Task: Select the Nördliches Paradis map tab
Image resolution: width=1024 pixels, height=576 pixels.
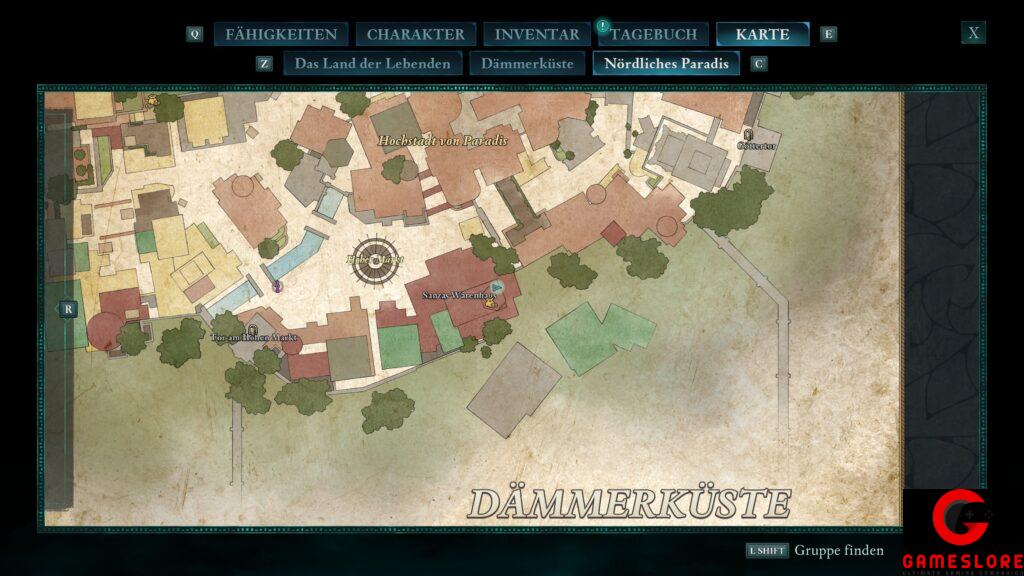Action: (x=666, y=64)
